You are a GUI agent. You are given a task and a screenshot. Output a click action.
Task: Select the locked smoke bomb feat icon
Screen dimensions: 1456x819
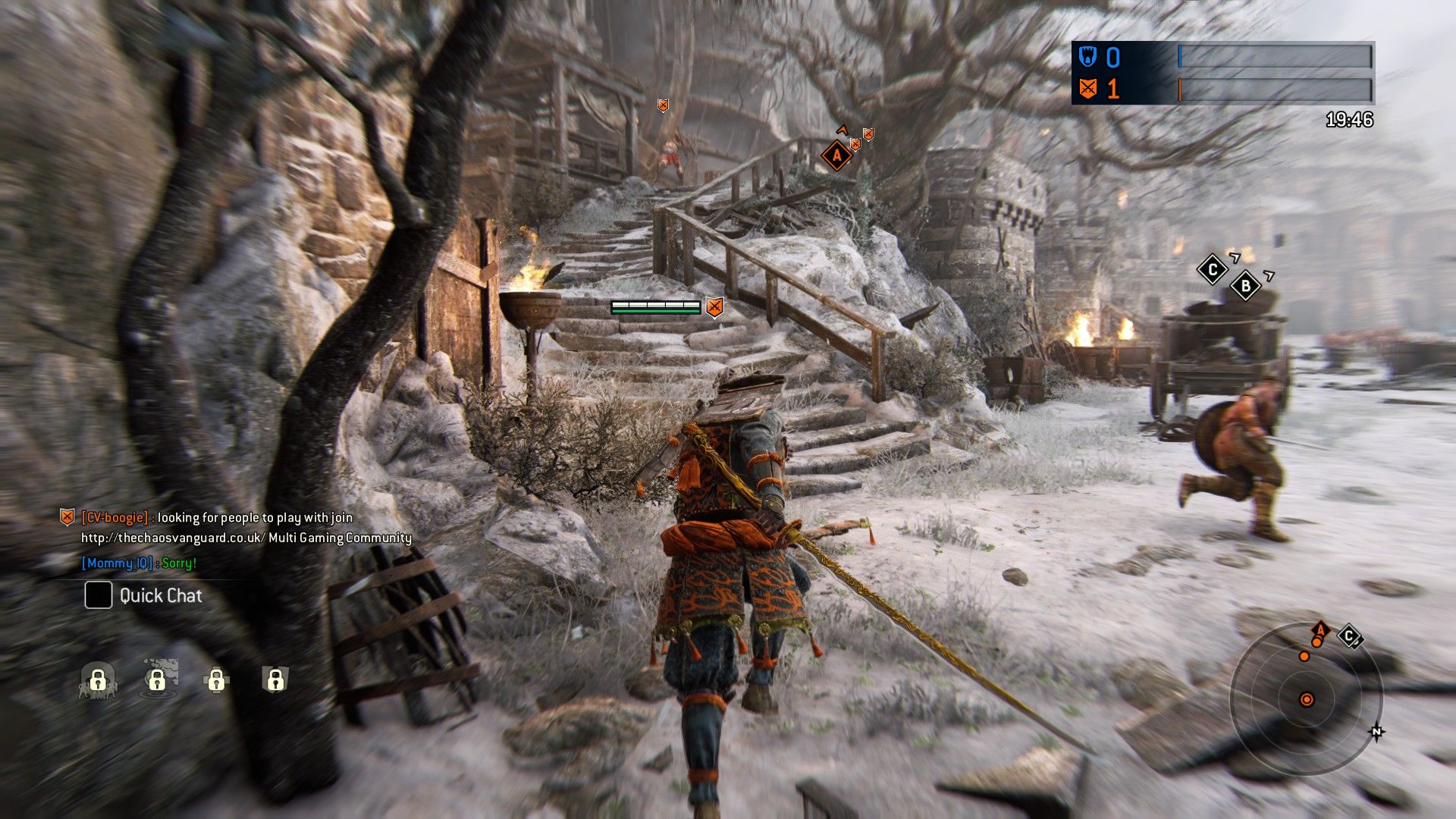[x=158, y=679]
